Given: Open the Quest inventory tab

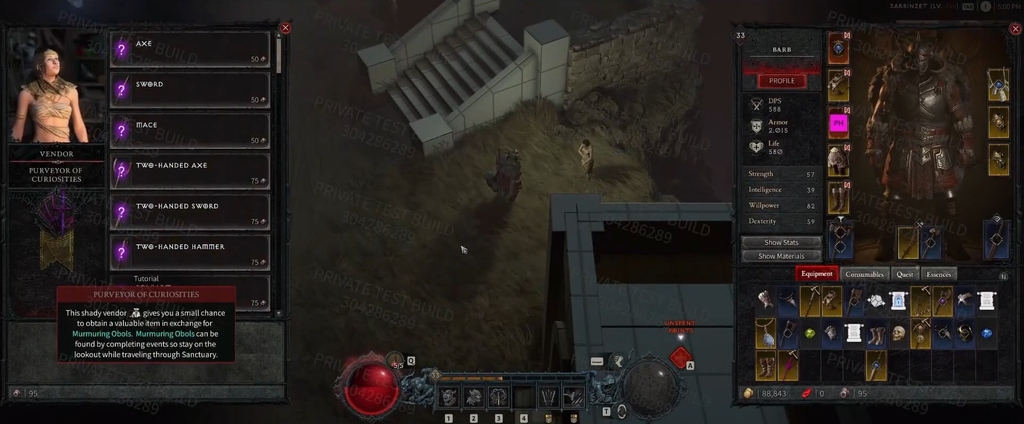Looking at the screenshot, I should 905,274.
